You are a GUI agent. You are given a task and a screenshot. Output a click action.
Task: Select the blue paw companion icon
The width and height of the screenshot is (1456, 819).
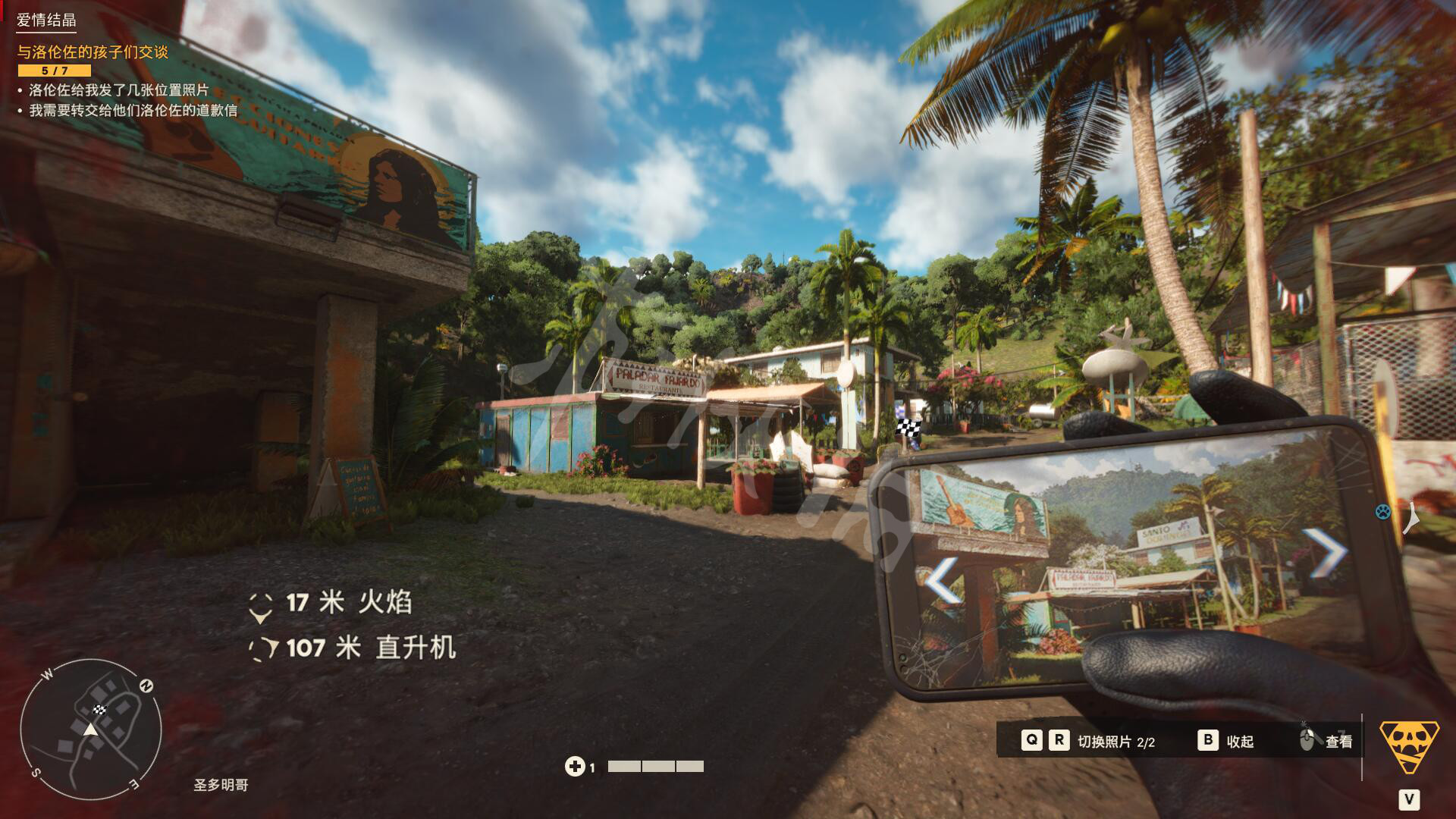[1383, 512]
